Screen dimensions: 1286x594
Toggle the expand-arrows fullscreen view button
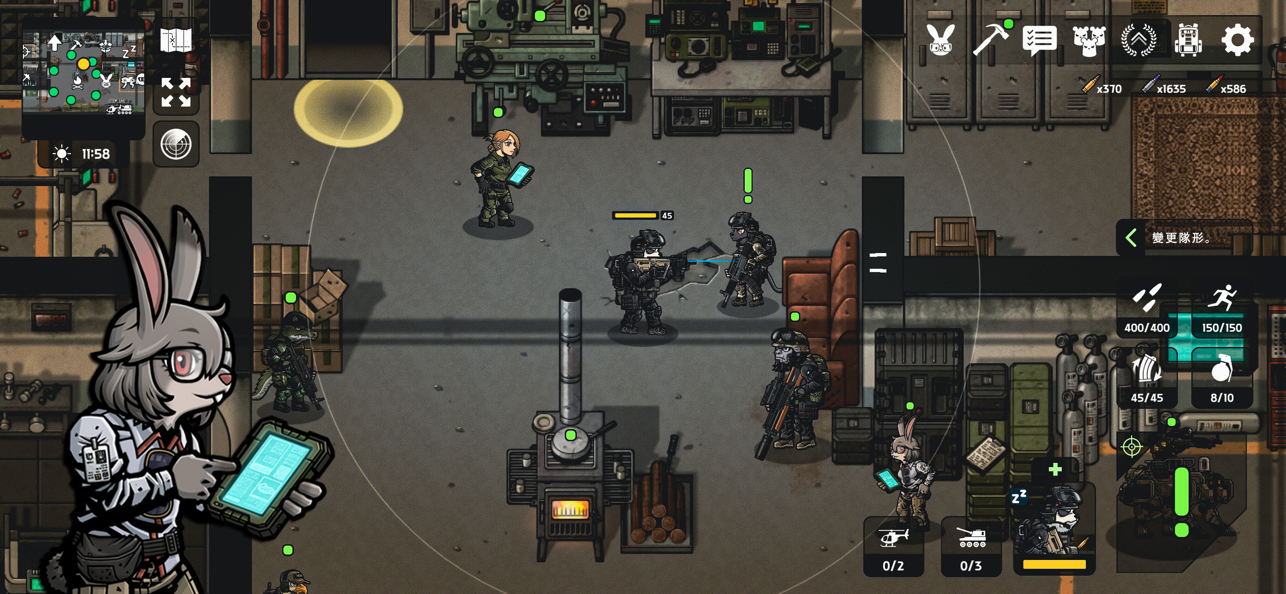point(176,93)
